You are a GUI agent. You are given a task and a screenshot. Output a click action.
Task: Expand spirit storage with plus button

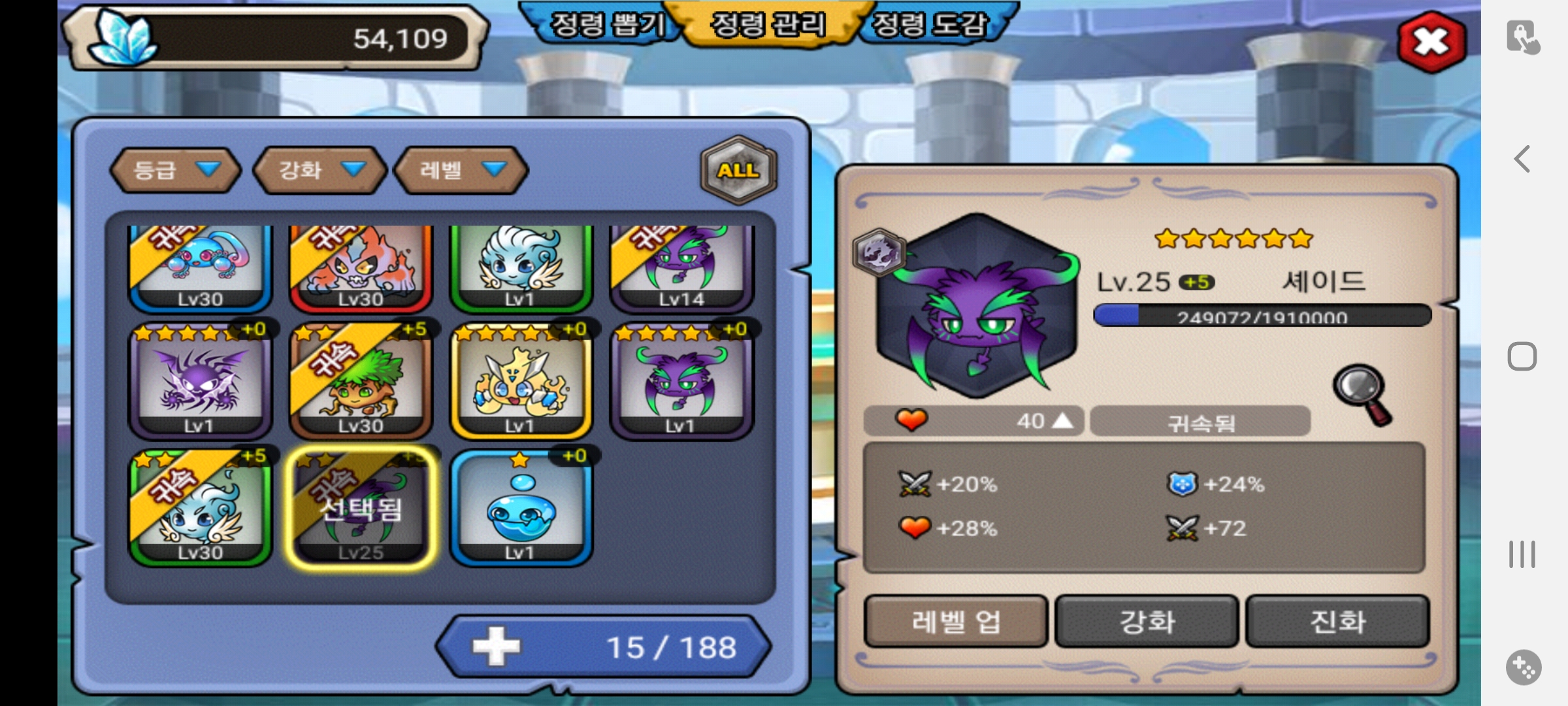(x=497, y=647)
